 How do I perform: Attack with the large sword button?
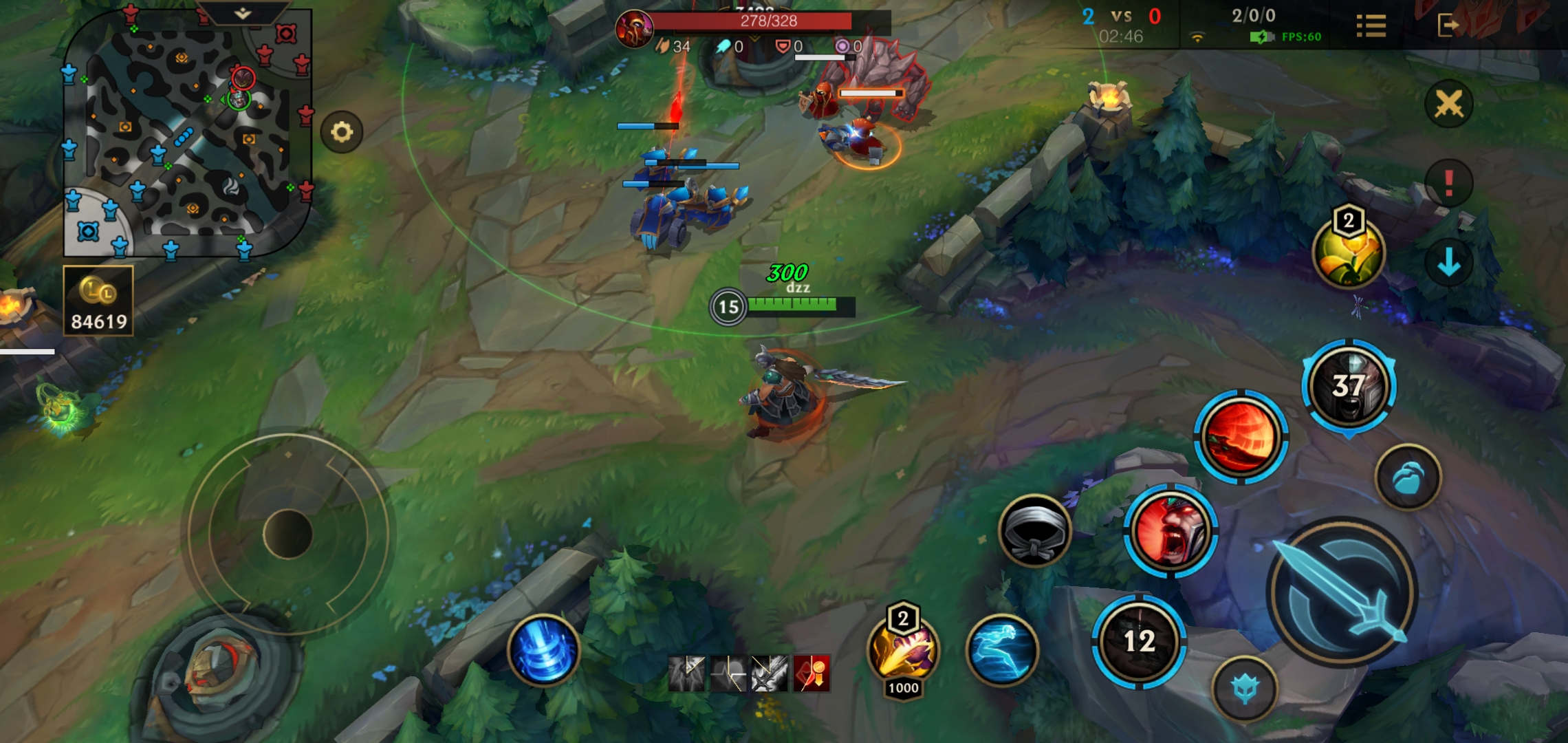1340,593
